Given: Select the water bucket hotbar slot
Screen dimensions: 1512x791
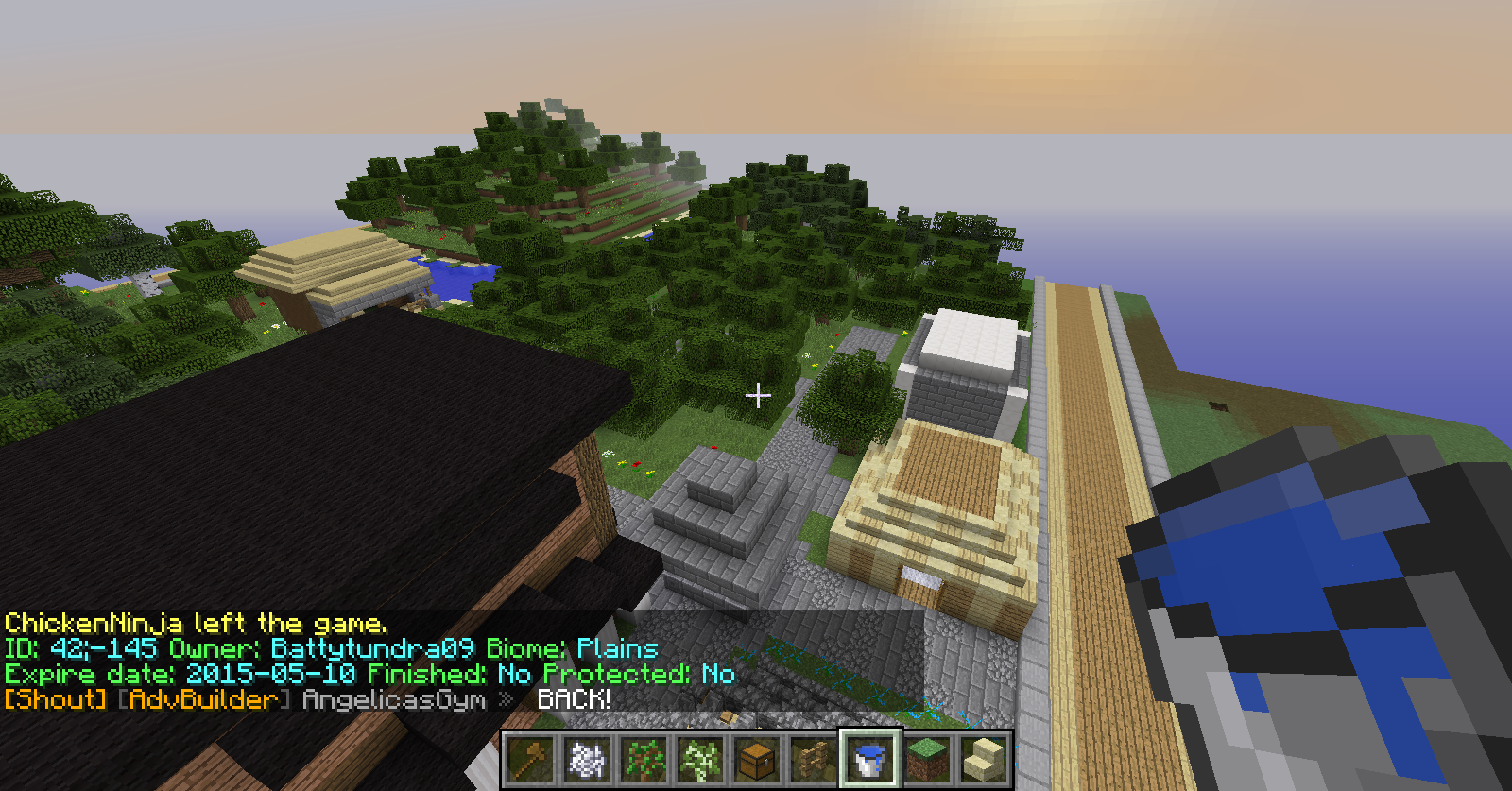Looking at the screenshot, I should [x=870, y=759].
